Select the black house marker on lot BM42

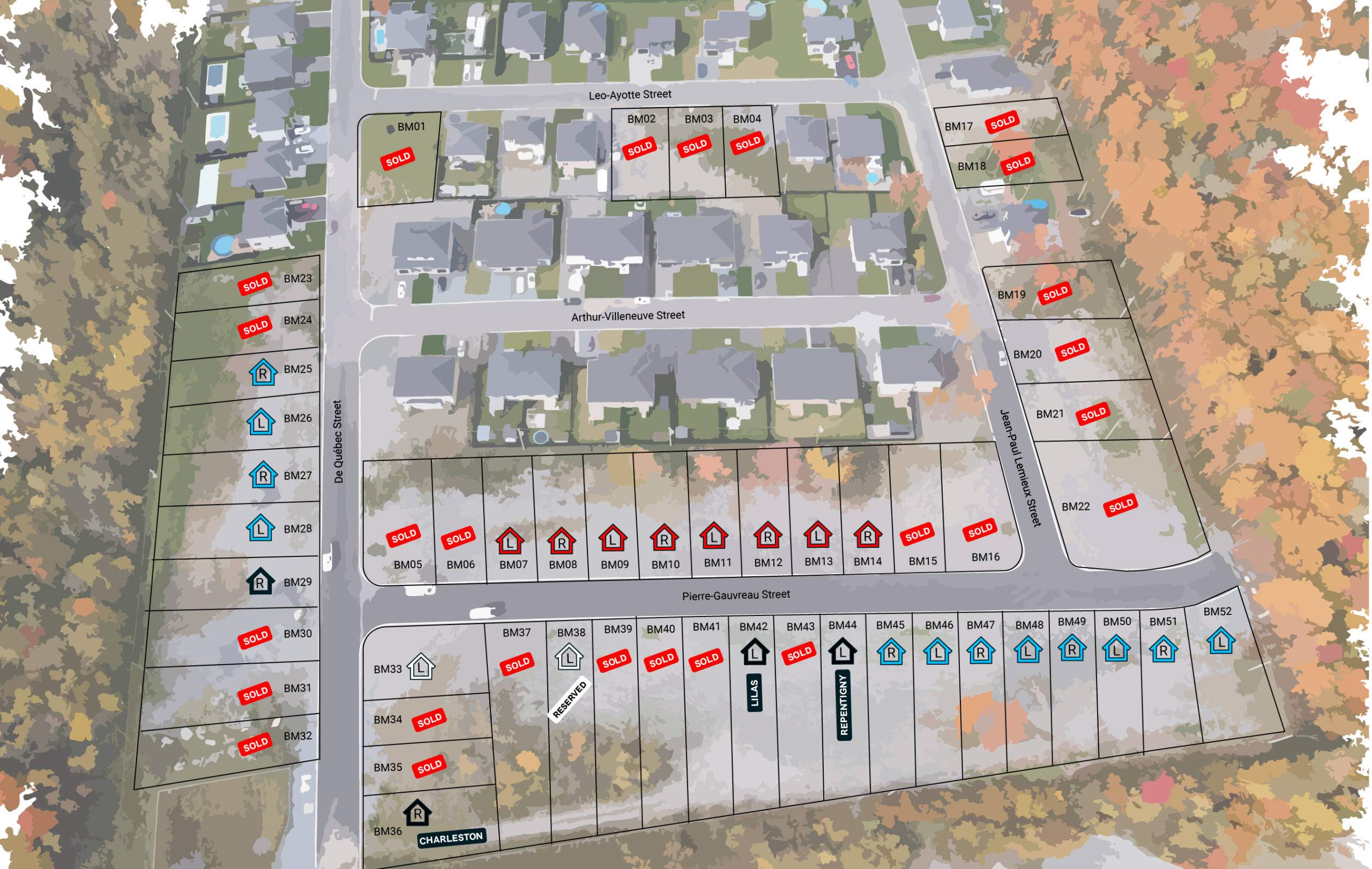(755, 652)
